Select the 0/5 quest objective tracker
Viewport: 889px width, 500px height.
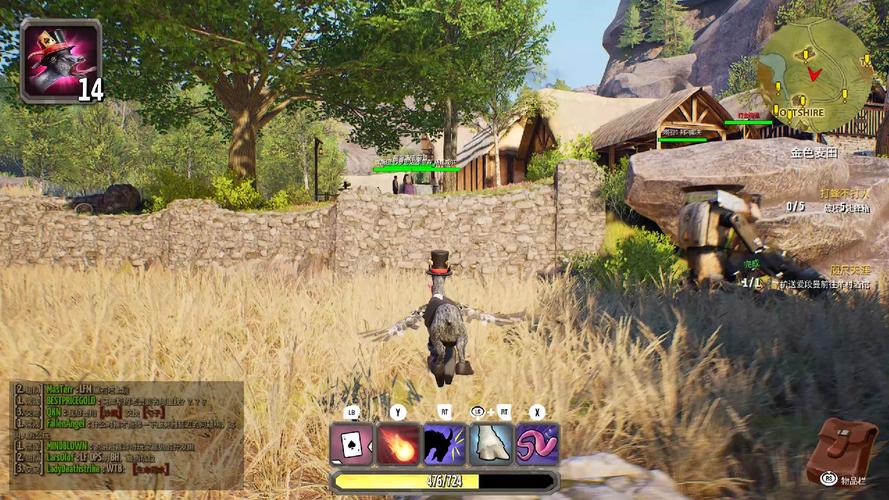click(796, 206)
